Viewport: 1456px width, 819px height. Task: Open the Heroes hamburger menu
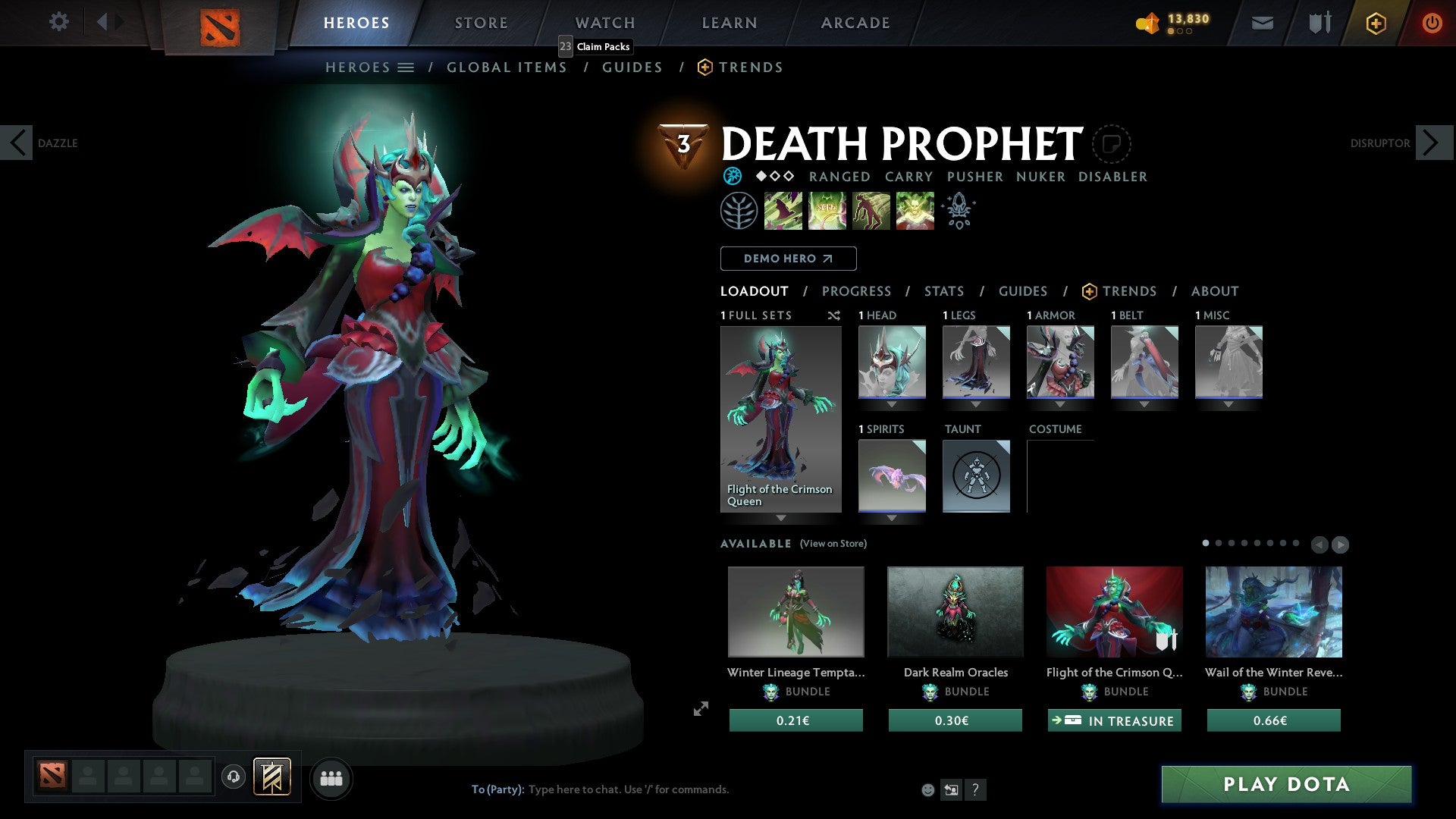pyautogui.click(x=406, y=67)
